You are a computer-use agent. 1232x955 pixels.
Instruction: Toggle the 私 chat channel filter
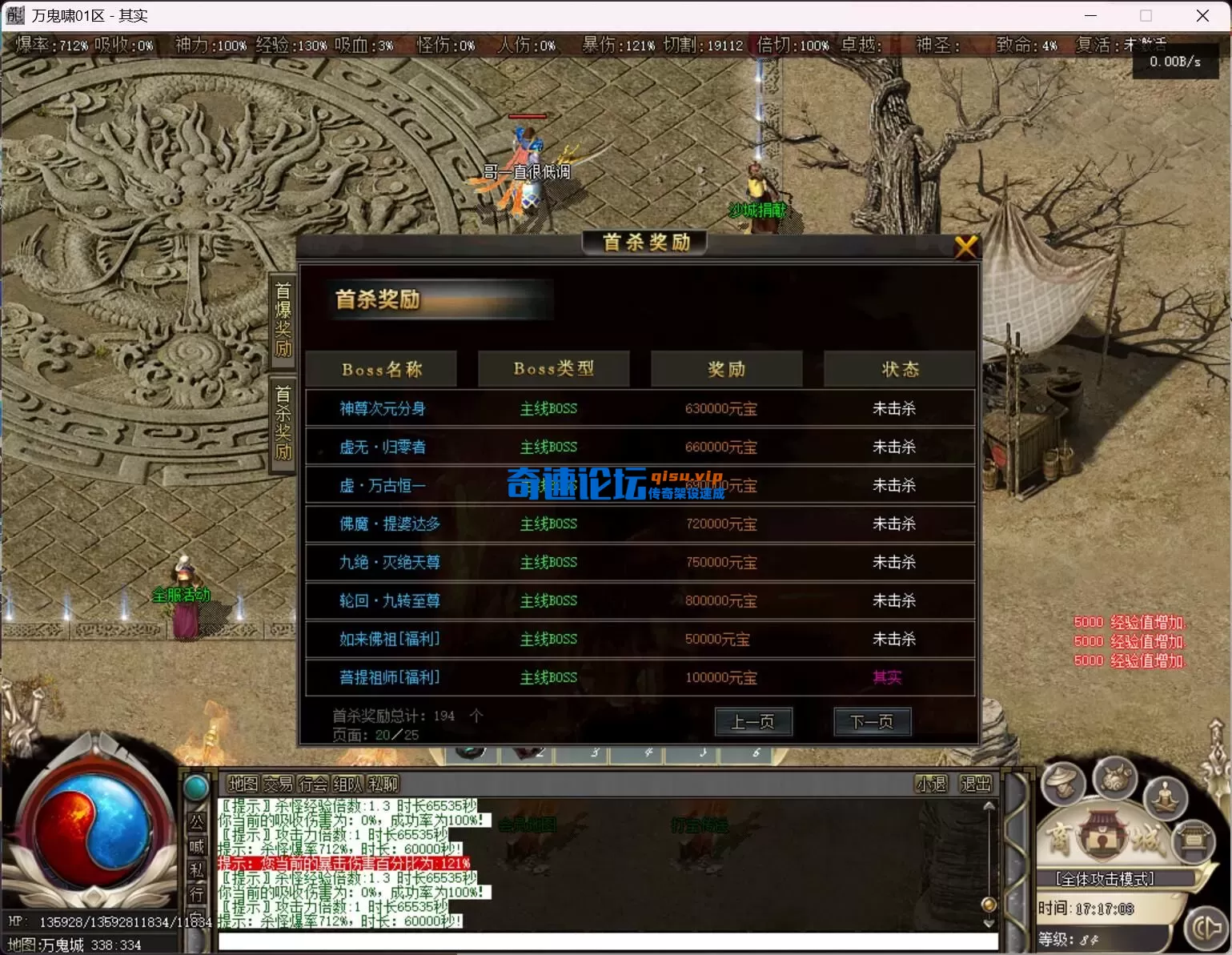point(196,865)
